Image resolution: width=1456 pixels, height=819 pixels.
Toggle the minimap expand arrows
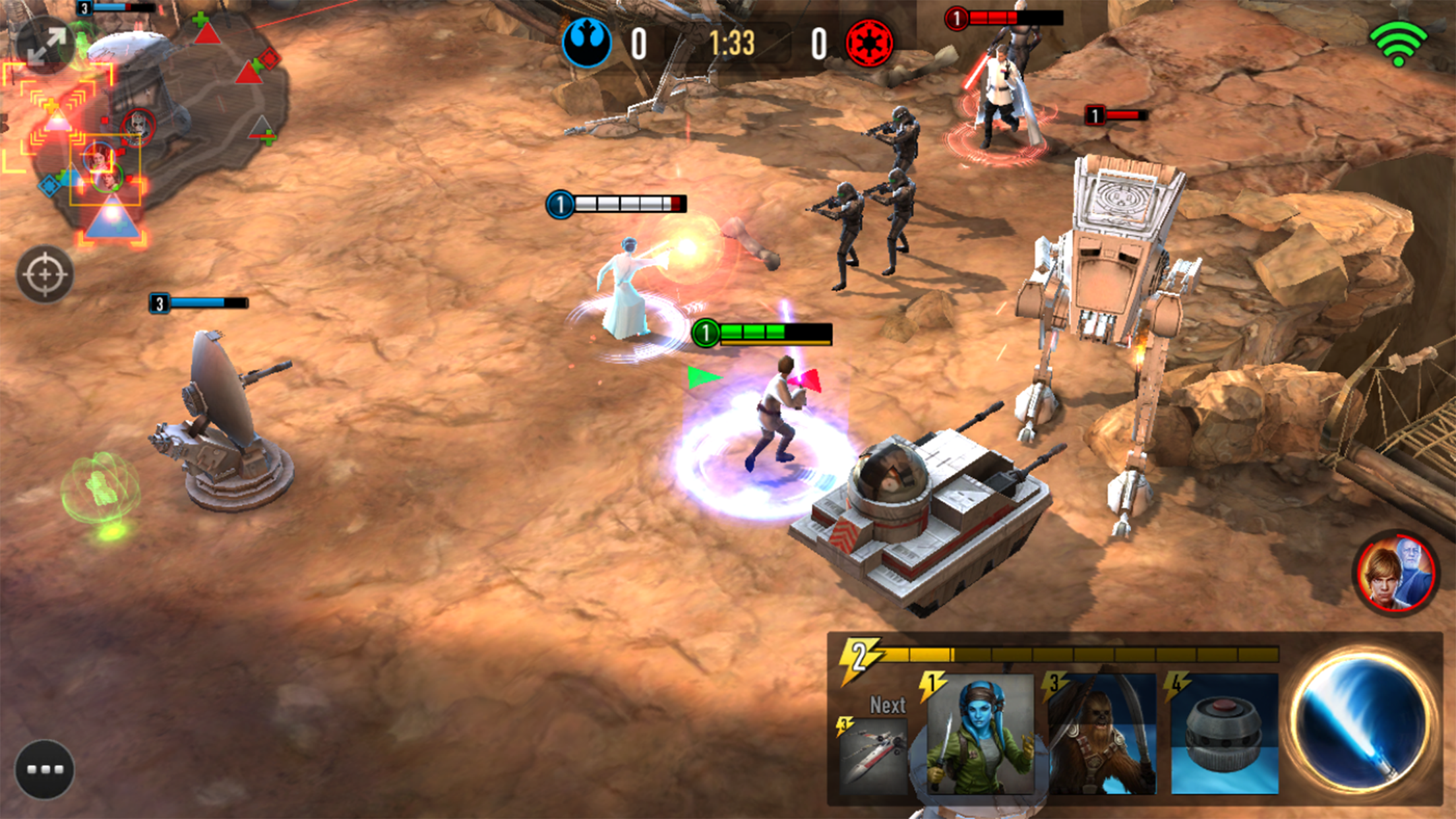tap(45, 45)
